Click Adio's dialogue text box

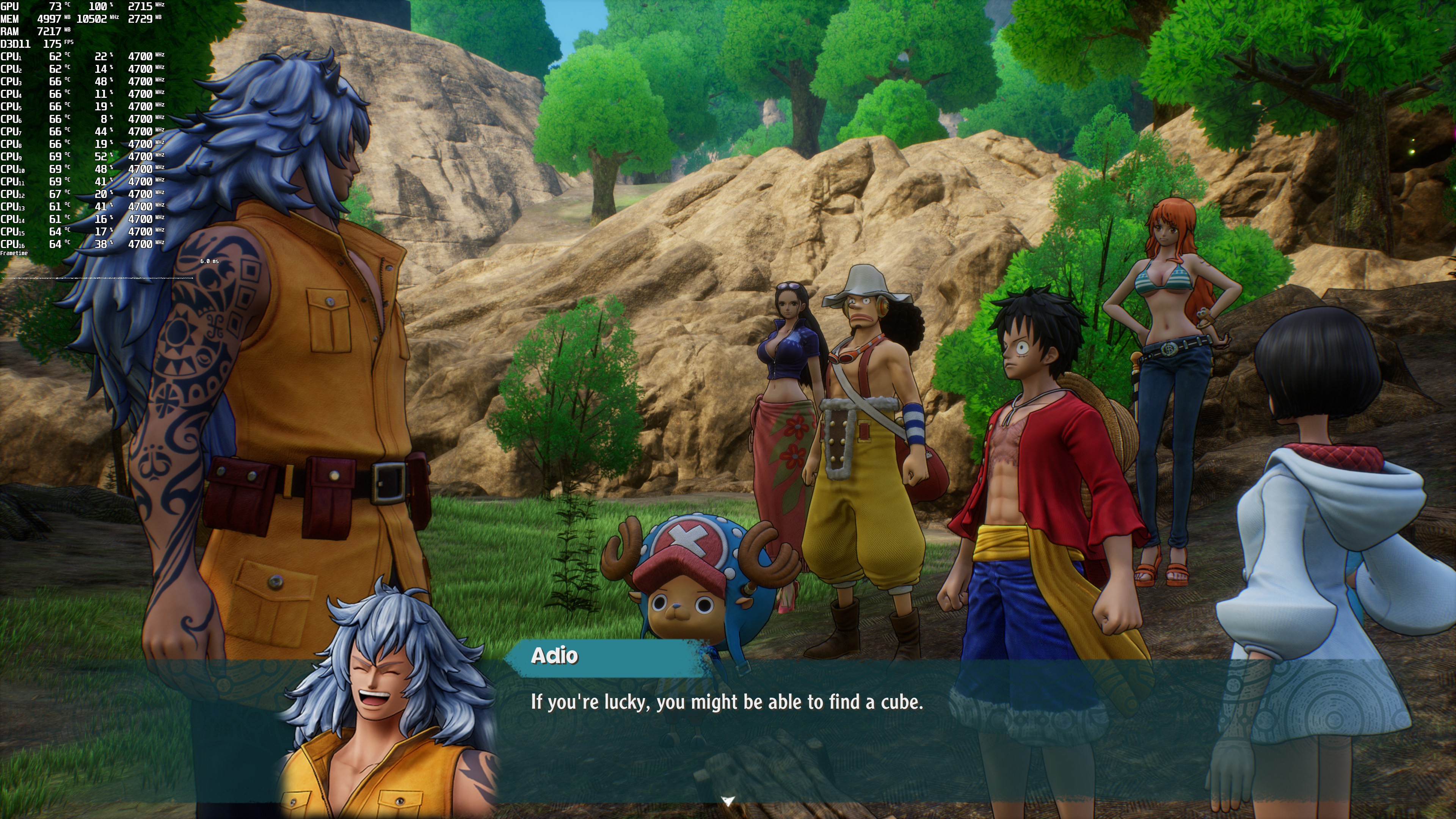coord(727,703)
